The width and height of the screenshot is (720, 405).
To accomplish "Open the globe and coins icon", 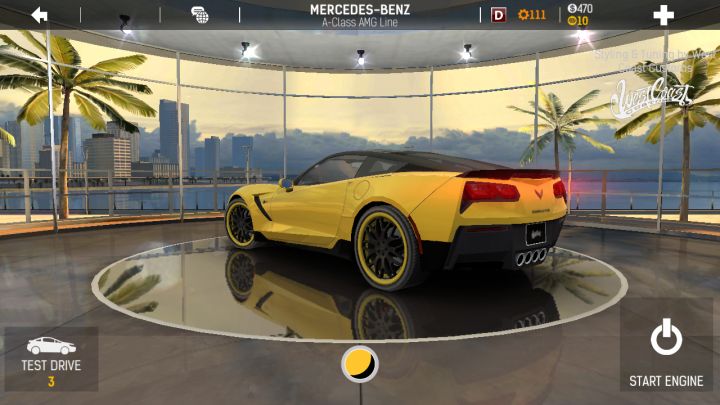I will pyautogui.click(x=200, y=15).
